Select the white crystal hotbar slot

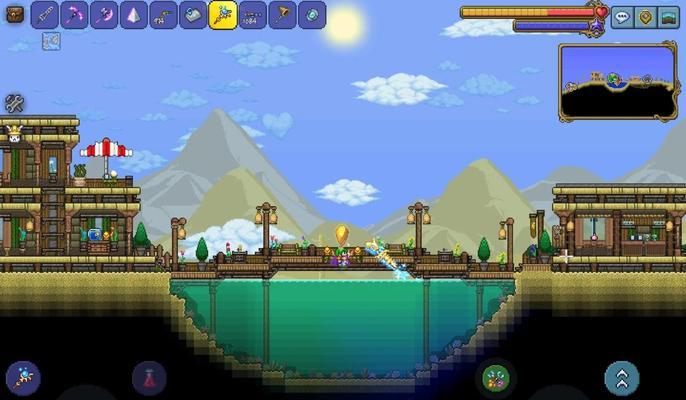coord(134,15)
